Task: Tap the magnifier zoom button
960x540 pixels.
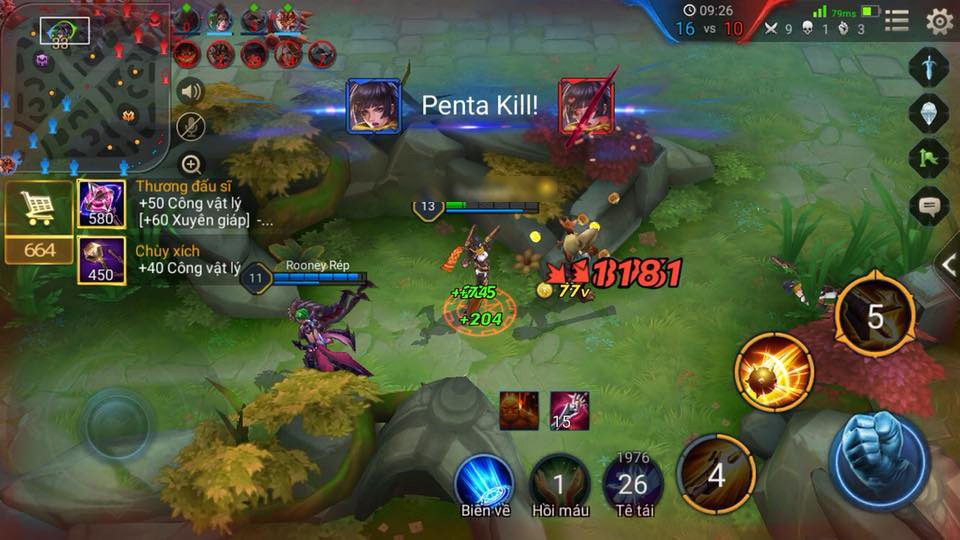Action: point(191,164)
